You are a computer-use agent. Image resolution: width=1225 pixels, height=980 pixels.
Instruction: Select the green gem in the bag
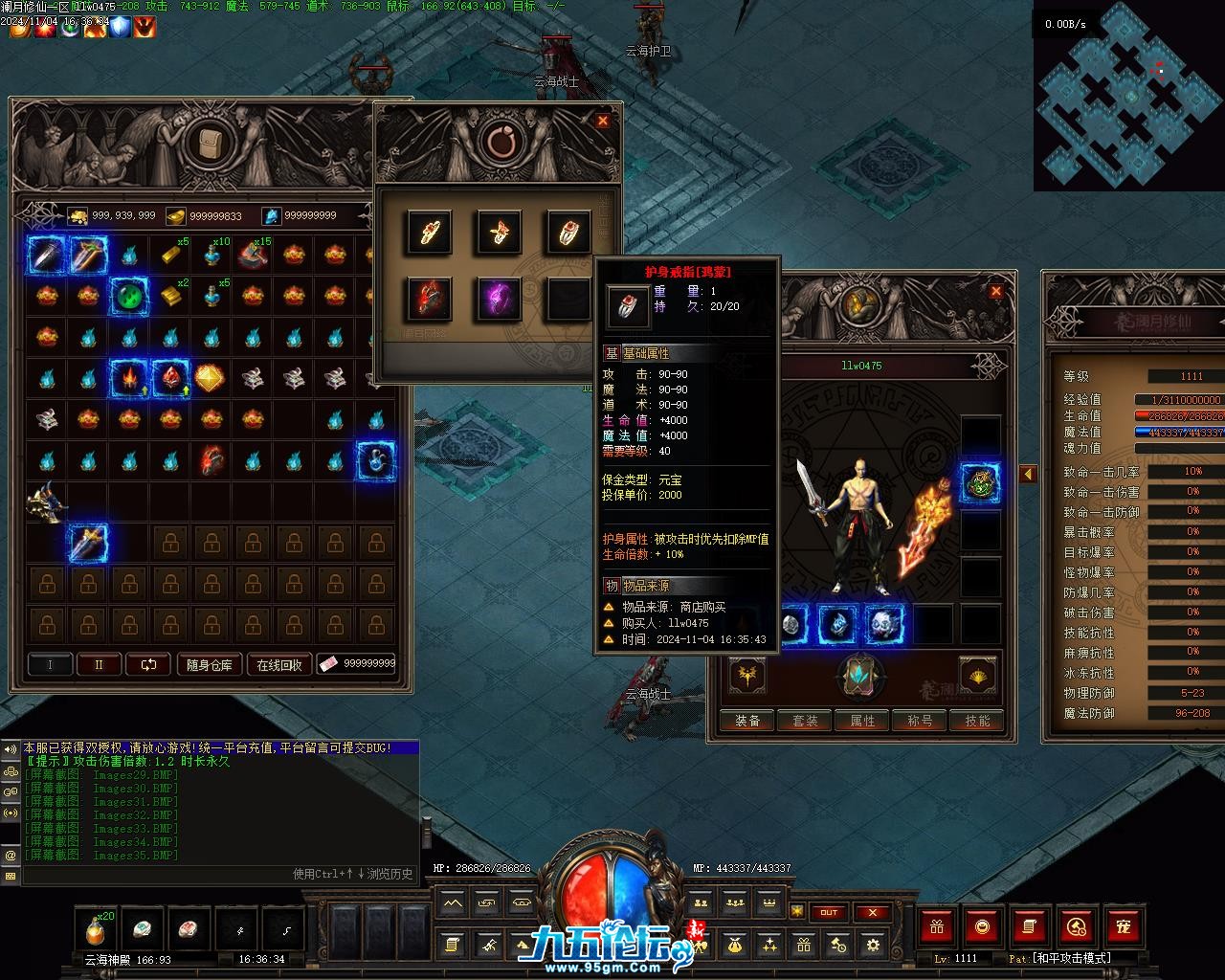[x=129, y=296]
